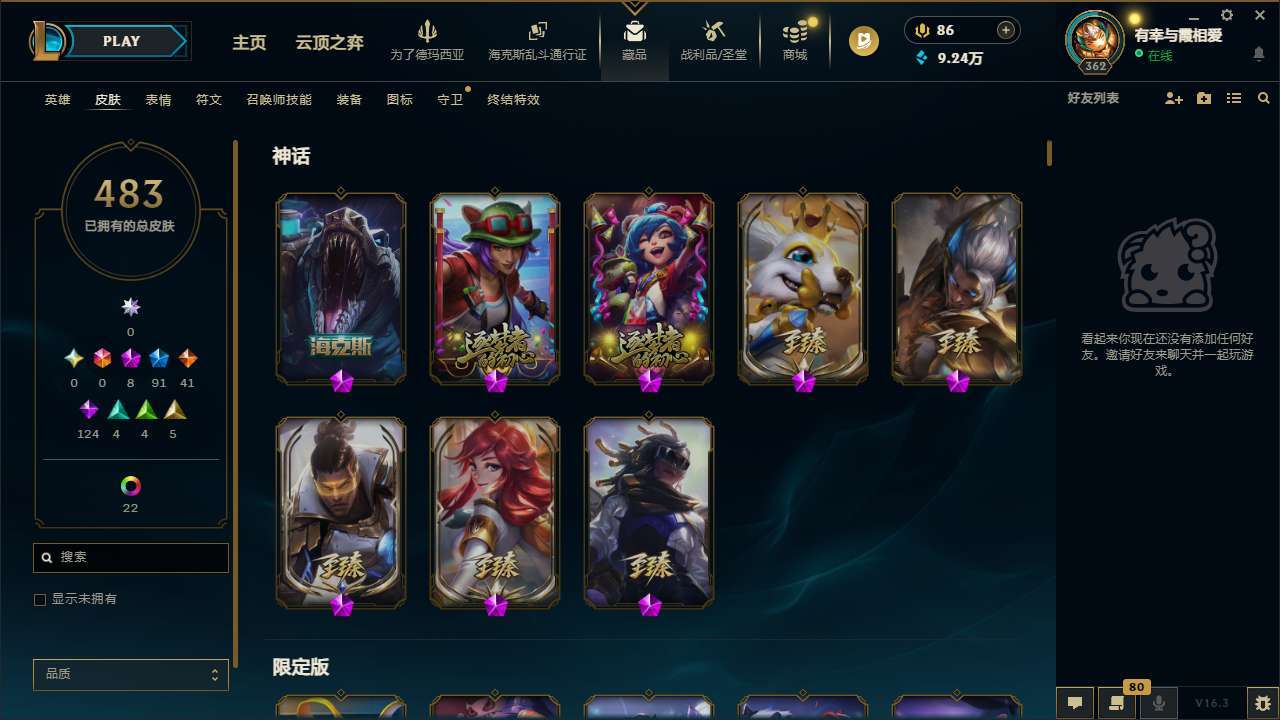
Task: Open the 战利品/圣堂 loot icon
Action: [713, 40]
